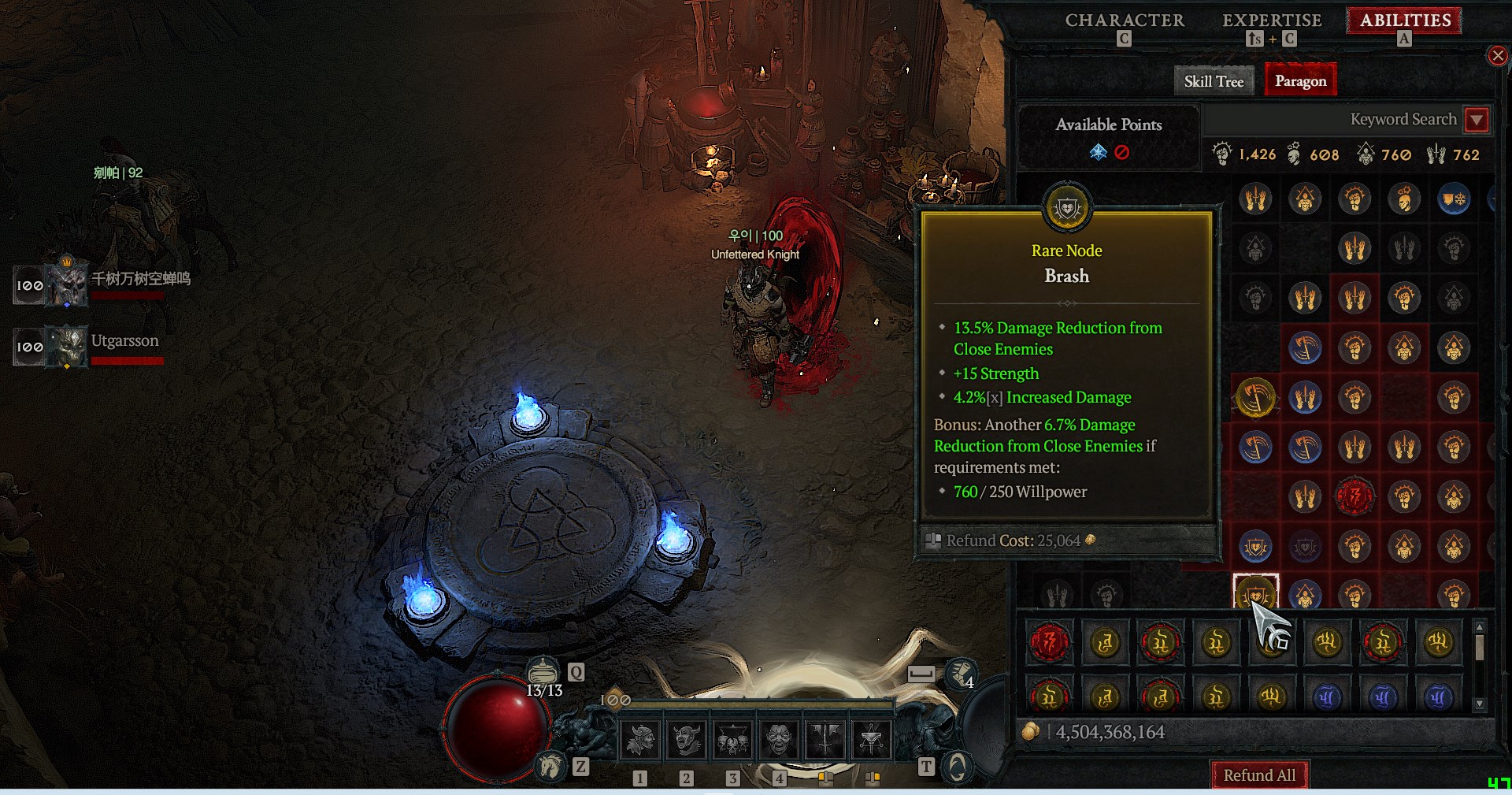Activate the skill in hotbar slot 1
The width and height of the screenshot is (1512, 795).
[x=640, y=739]
